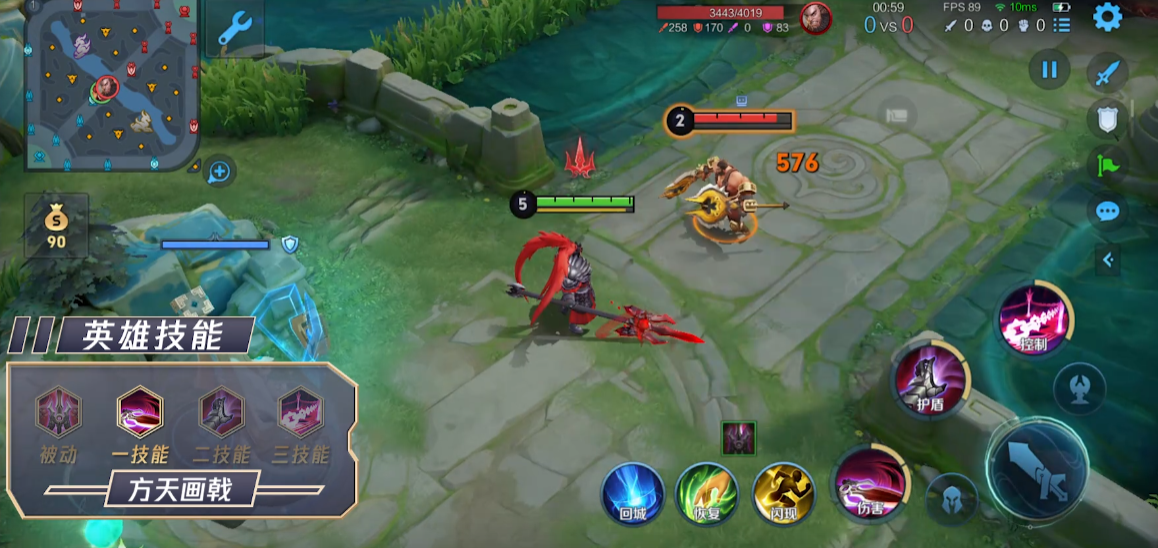Open the wrench tool button
Image resolution: width=1158 pixels, height=548 pixels.
click(234, 28)
